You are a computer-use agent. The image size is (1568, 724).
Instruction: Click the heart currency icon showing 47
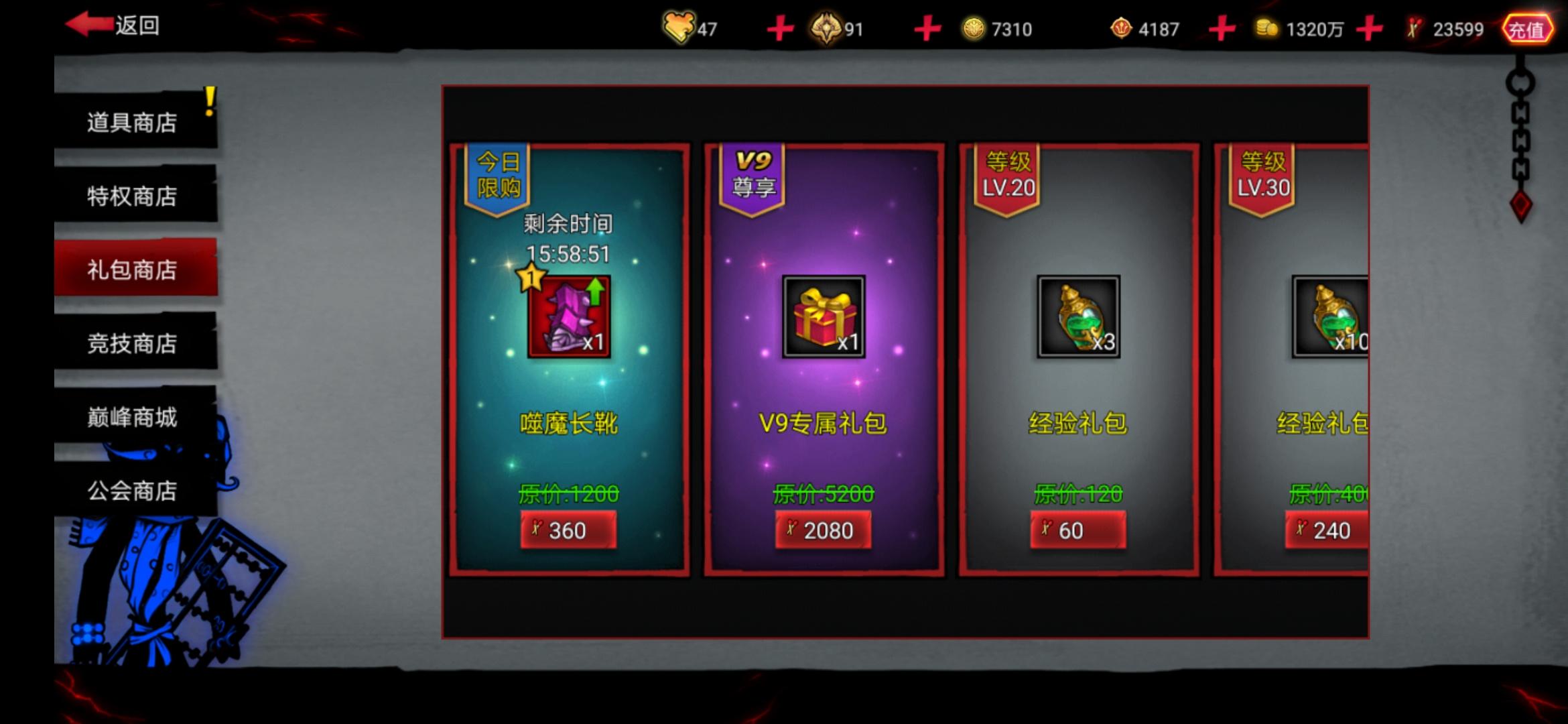(x=678, y=27)
